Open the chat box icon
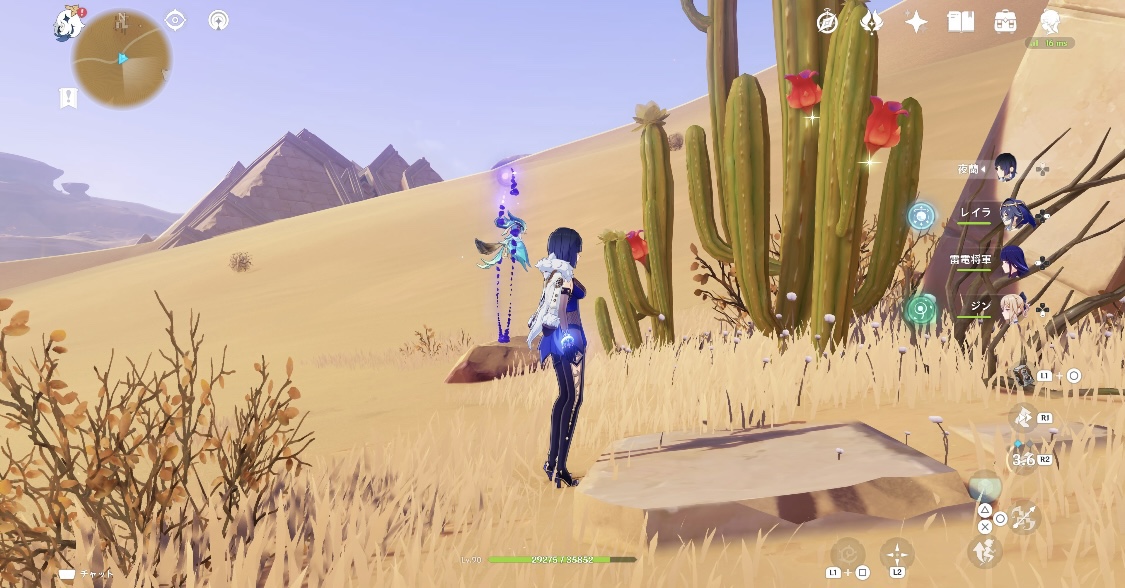1125x588 pixels. pos(67,575)
